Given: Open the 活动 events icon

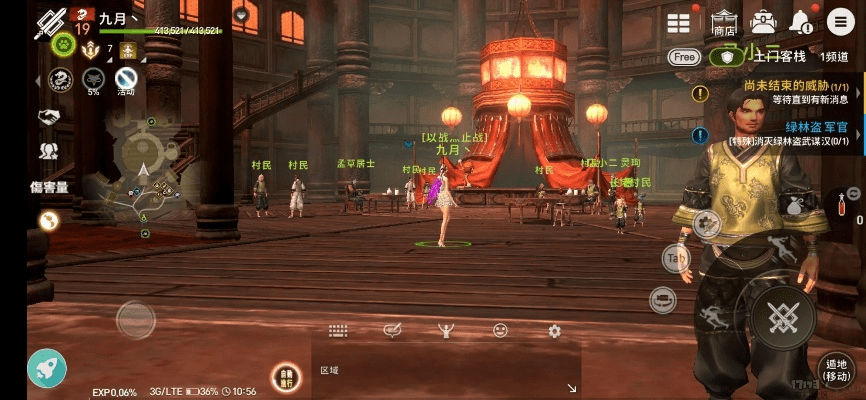Looking at the screenshot, I should [x=125, y=79].
